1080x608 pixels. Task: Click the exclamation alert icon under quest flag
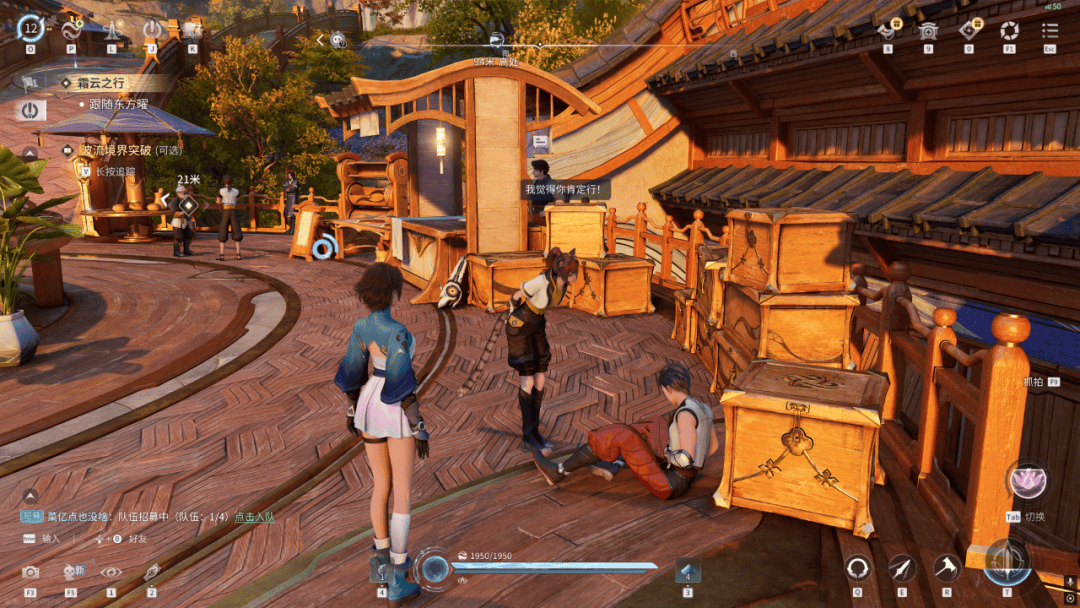(x=30, y=109)
